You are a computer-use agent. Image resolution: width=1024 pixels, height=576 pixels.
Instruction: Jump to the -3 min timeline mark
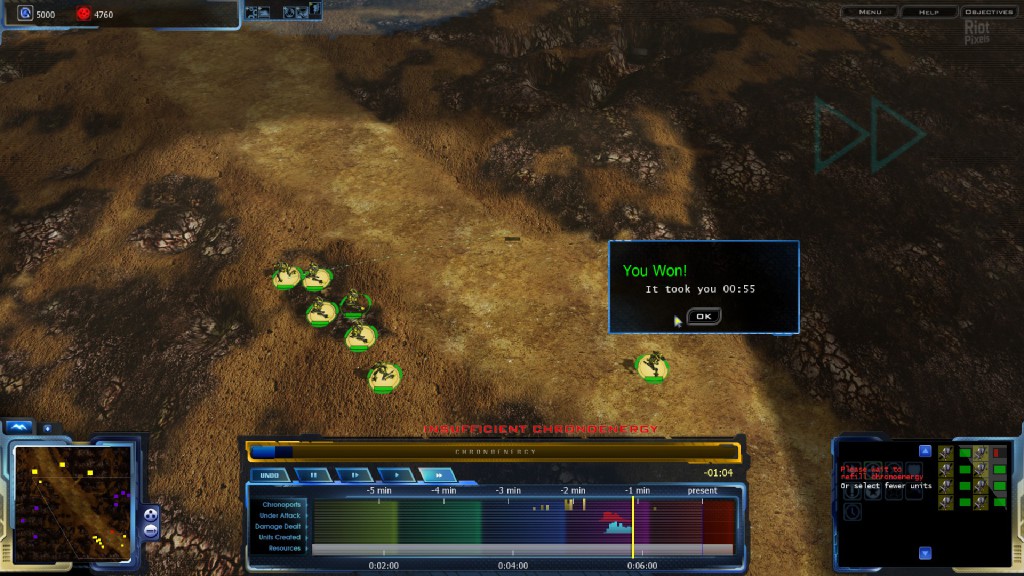[507, 491]
